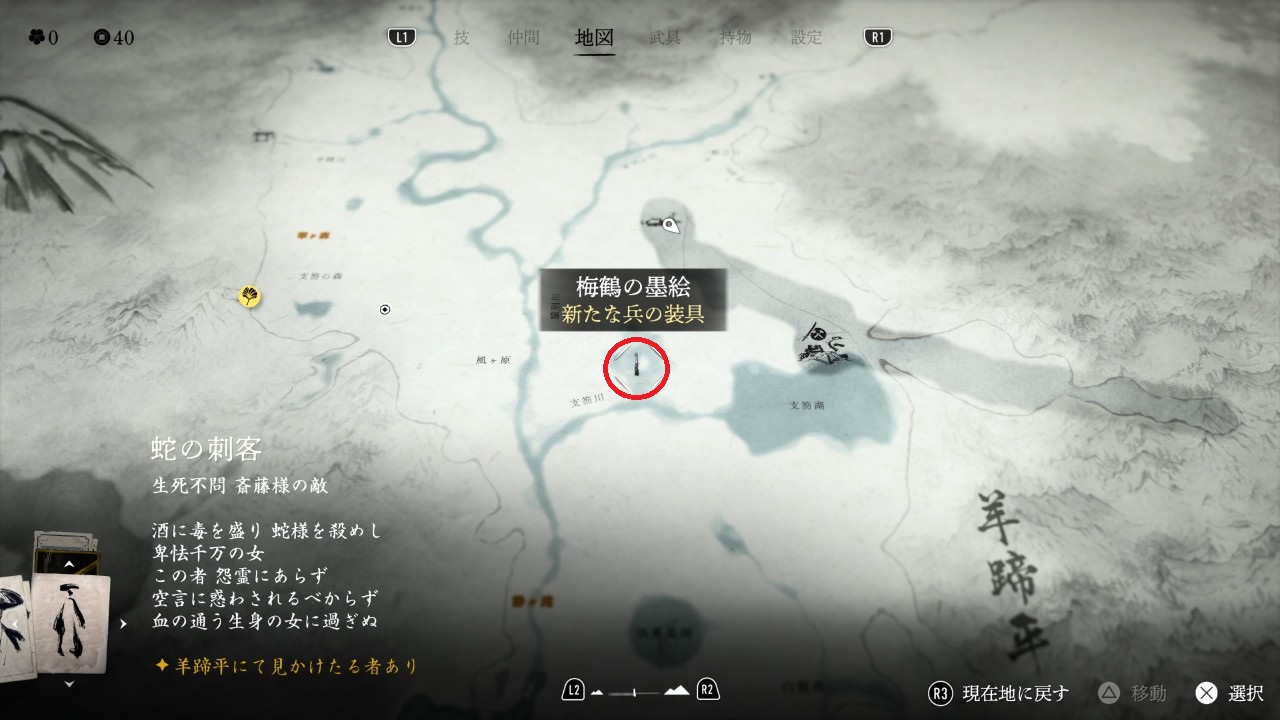Switch to the 技 tab

click(x=461, y=38)
